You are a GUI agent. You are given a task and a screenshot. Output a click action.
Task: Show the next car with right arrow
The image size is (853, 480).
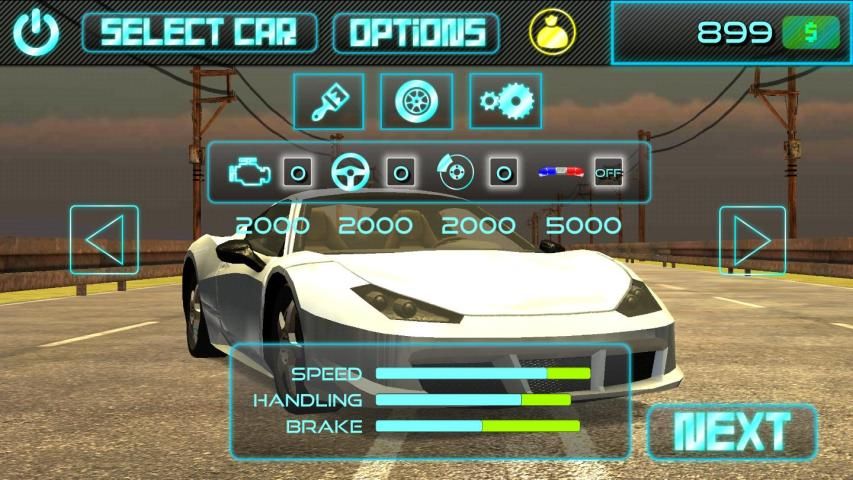(x=752, y=240)
